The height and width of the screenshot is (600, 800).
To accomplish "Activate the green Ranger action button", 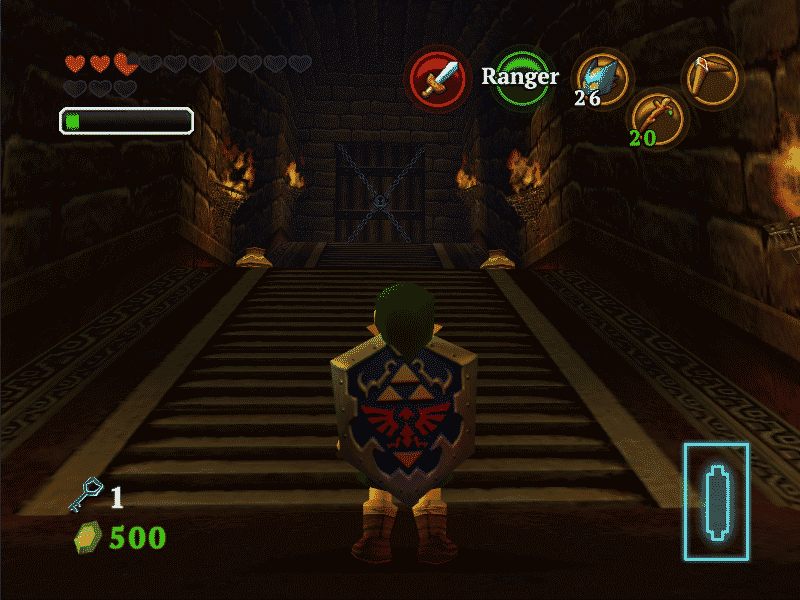I will point(520,78).
